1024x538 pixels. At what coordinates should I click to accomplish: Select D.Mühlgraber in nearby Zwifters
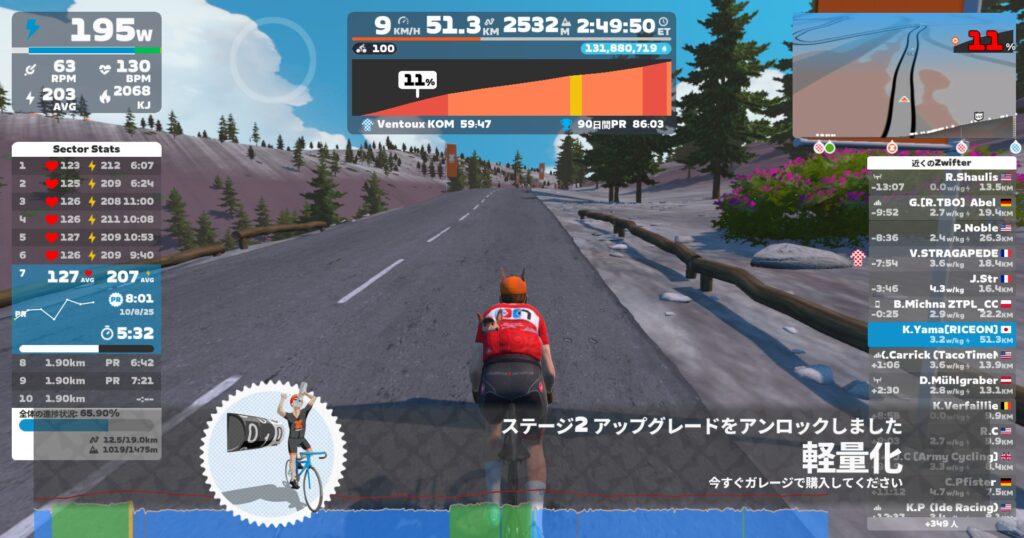click(x=943, y=385)
